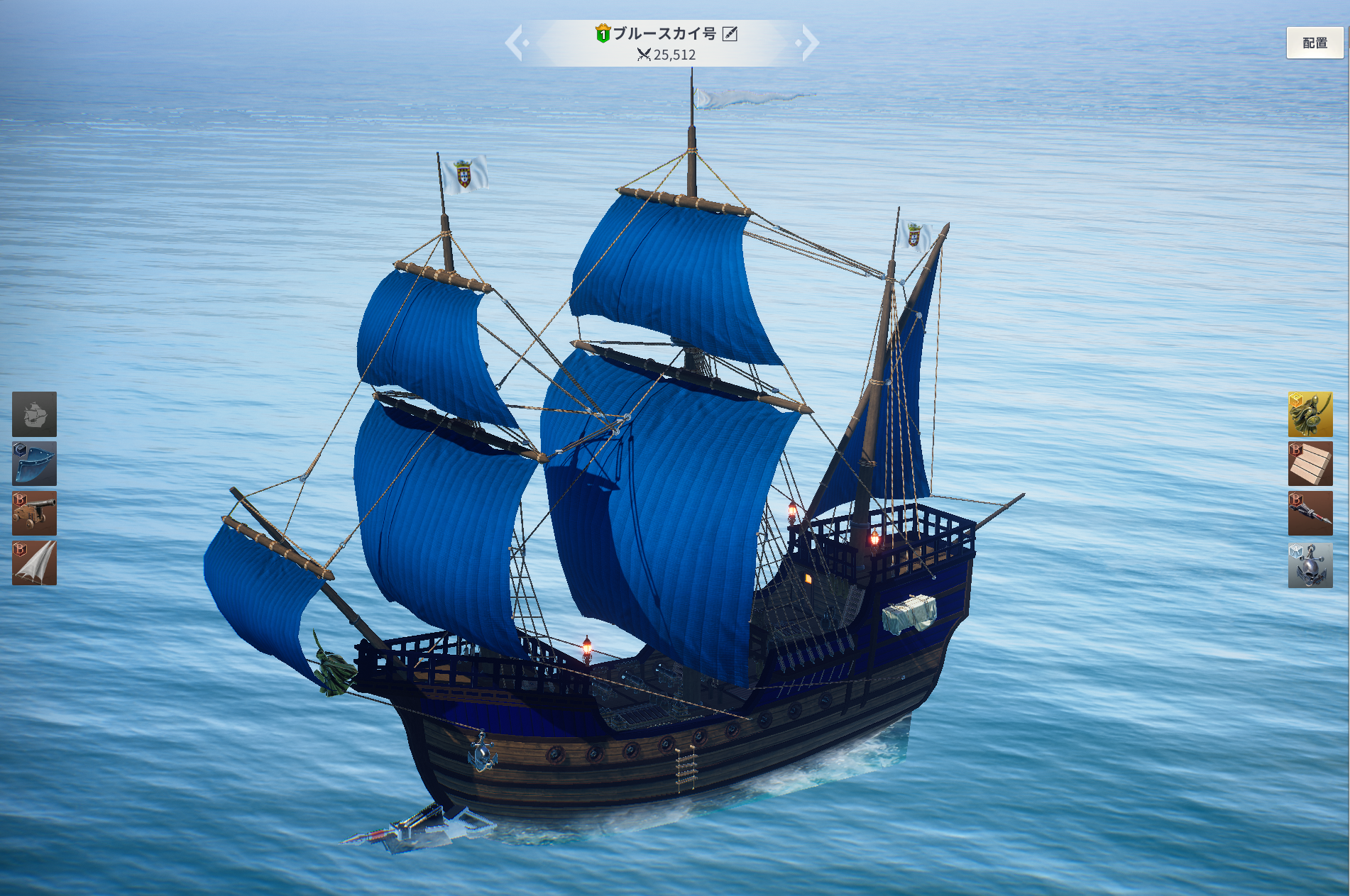Choose the blue hull armor plate slot

tap(34, 464)
